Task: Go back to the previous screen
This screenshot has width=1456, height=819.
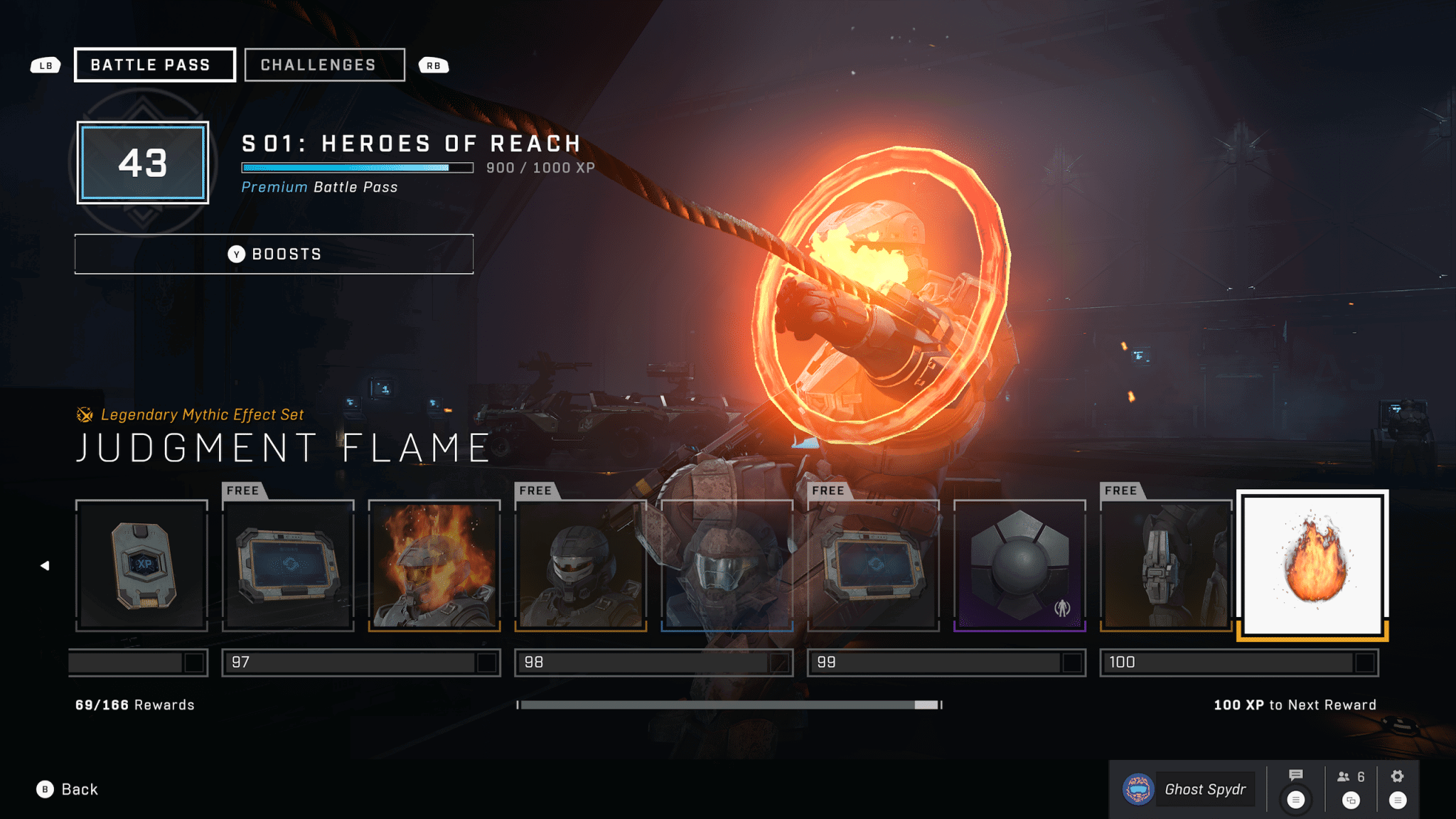Action: click(68, 789)
